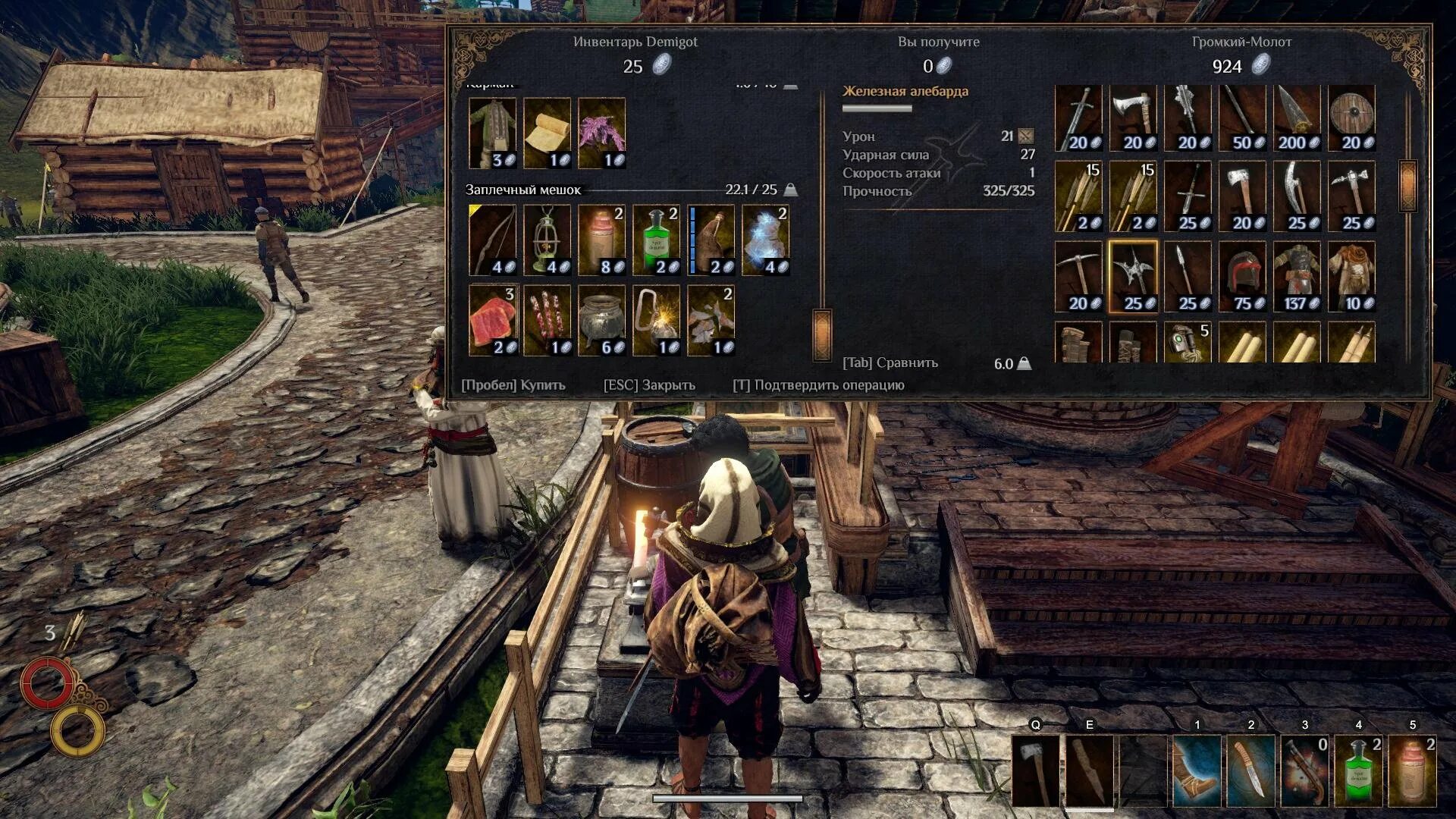Select the flintlock pistol hotbar slot

1304,770
